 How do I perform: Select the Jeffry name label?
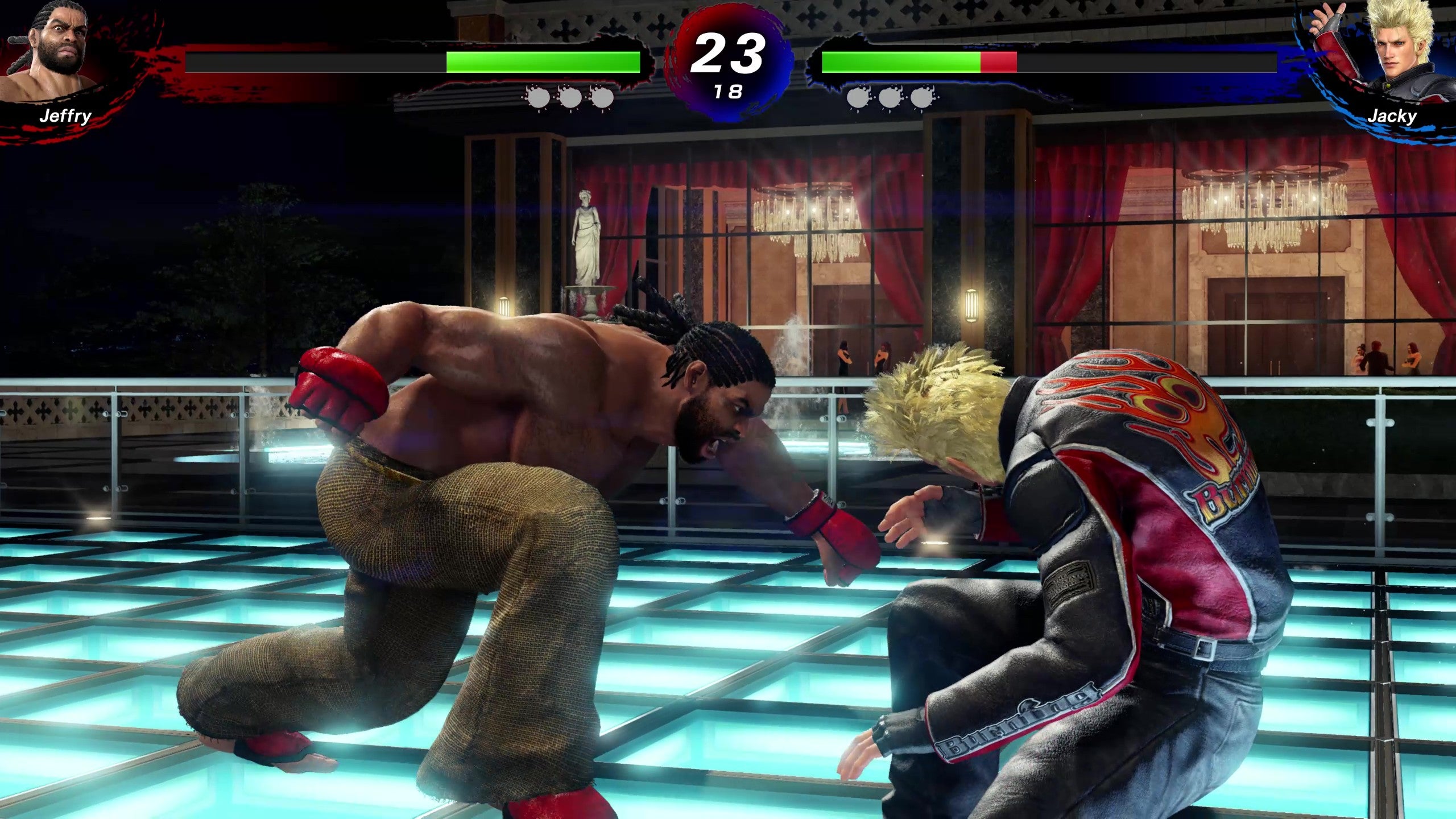(x=65, y=118)
